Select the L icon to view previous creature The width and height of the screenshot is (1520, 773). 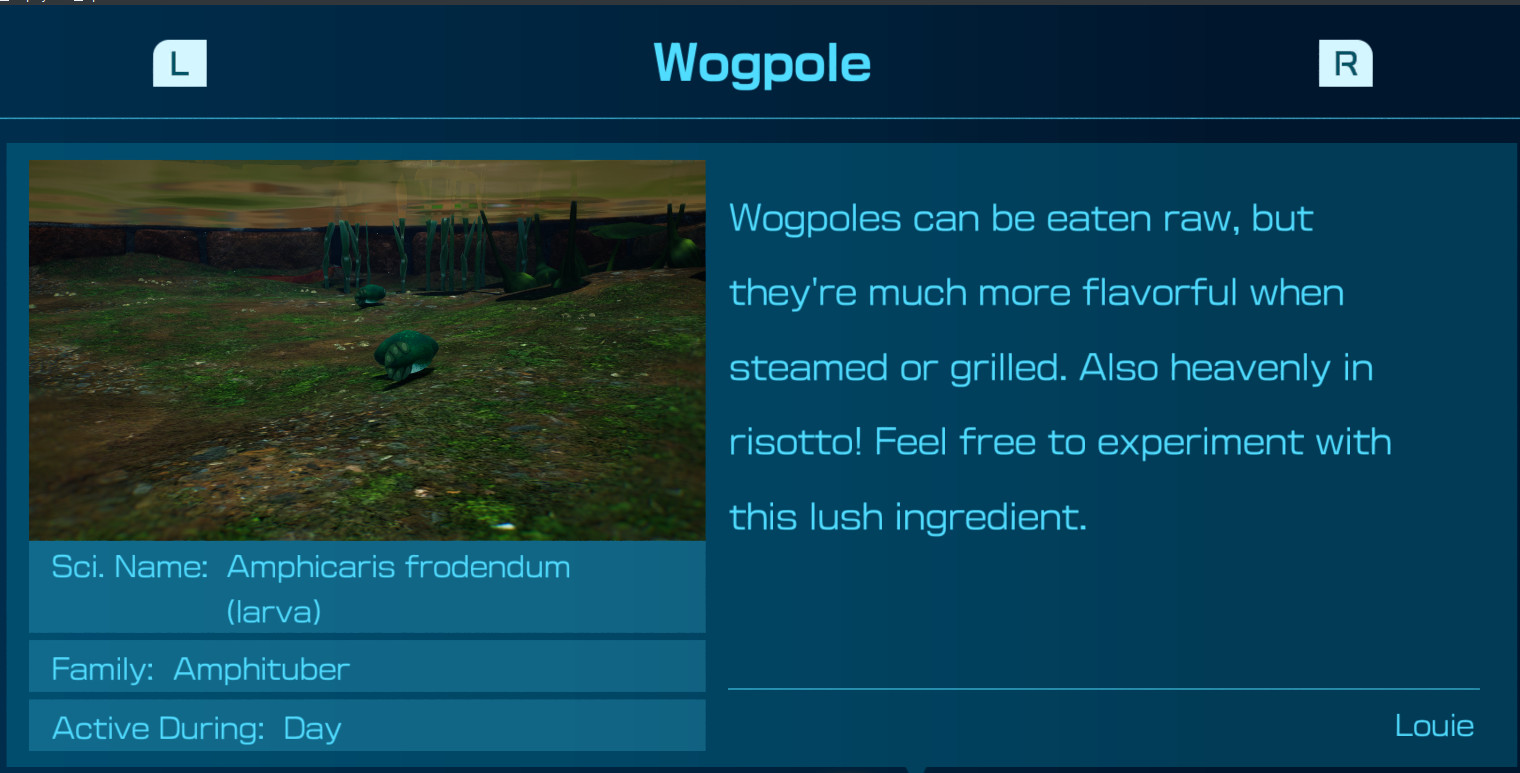pos(180,63)
